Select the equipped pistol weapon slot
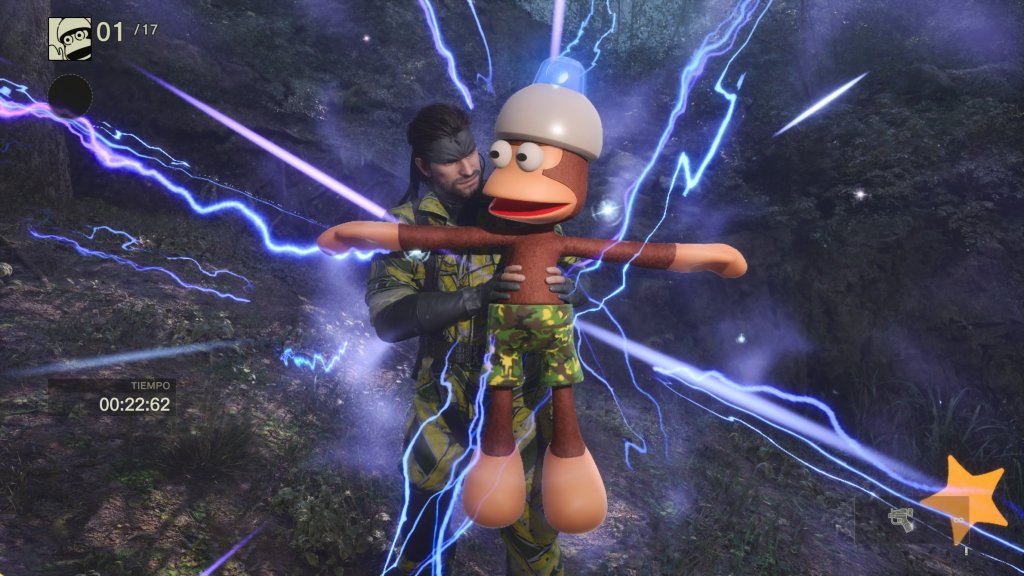Viewport: 1024px width, 576px height. coord(900,519)
